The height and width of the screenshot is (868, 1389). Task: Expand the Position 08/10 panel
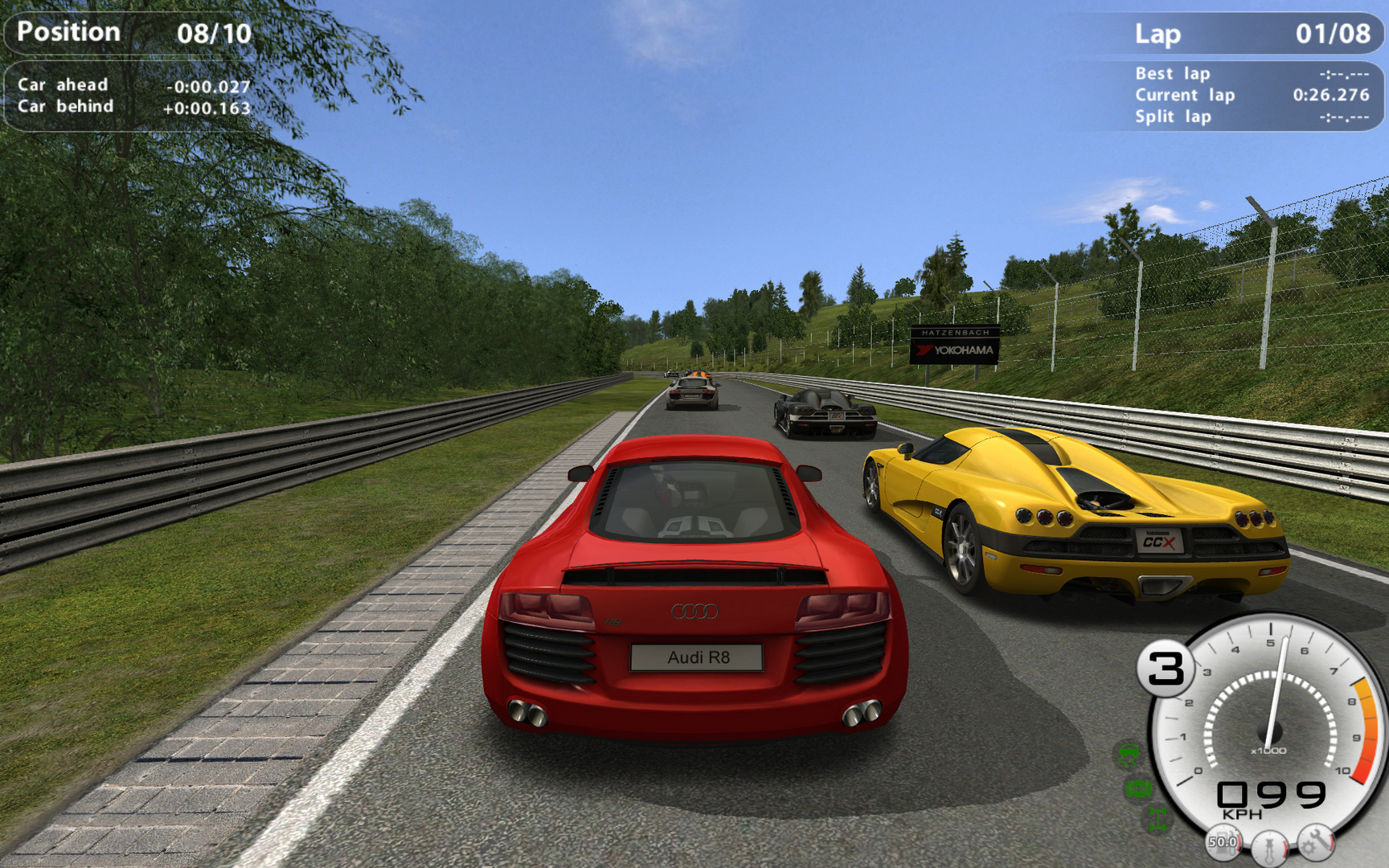pyautogui.click(x=129, y=34)
